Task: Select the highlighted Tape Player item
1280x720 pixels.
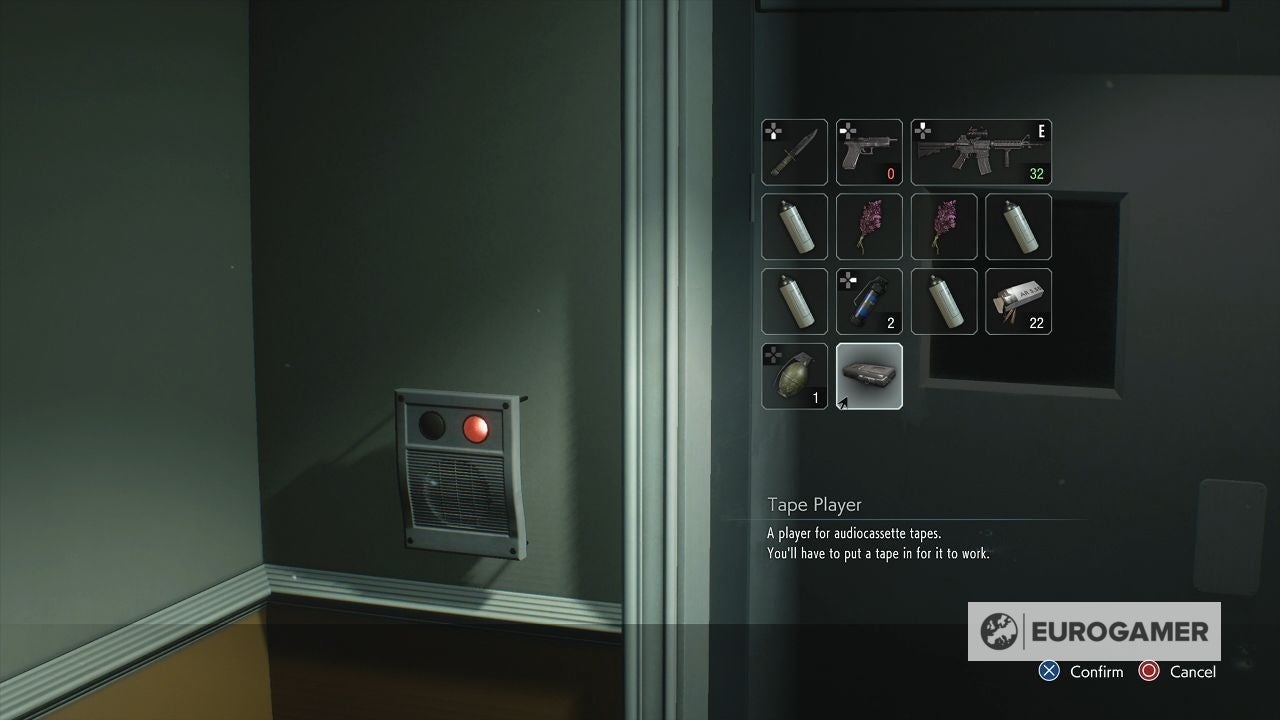Action: click(869, 375)
